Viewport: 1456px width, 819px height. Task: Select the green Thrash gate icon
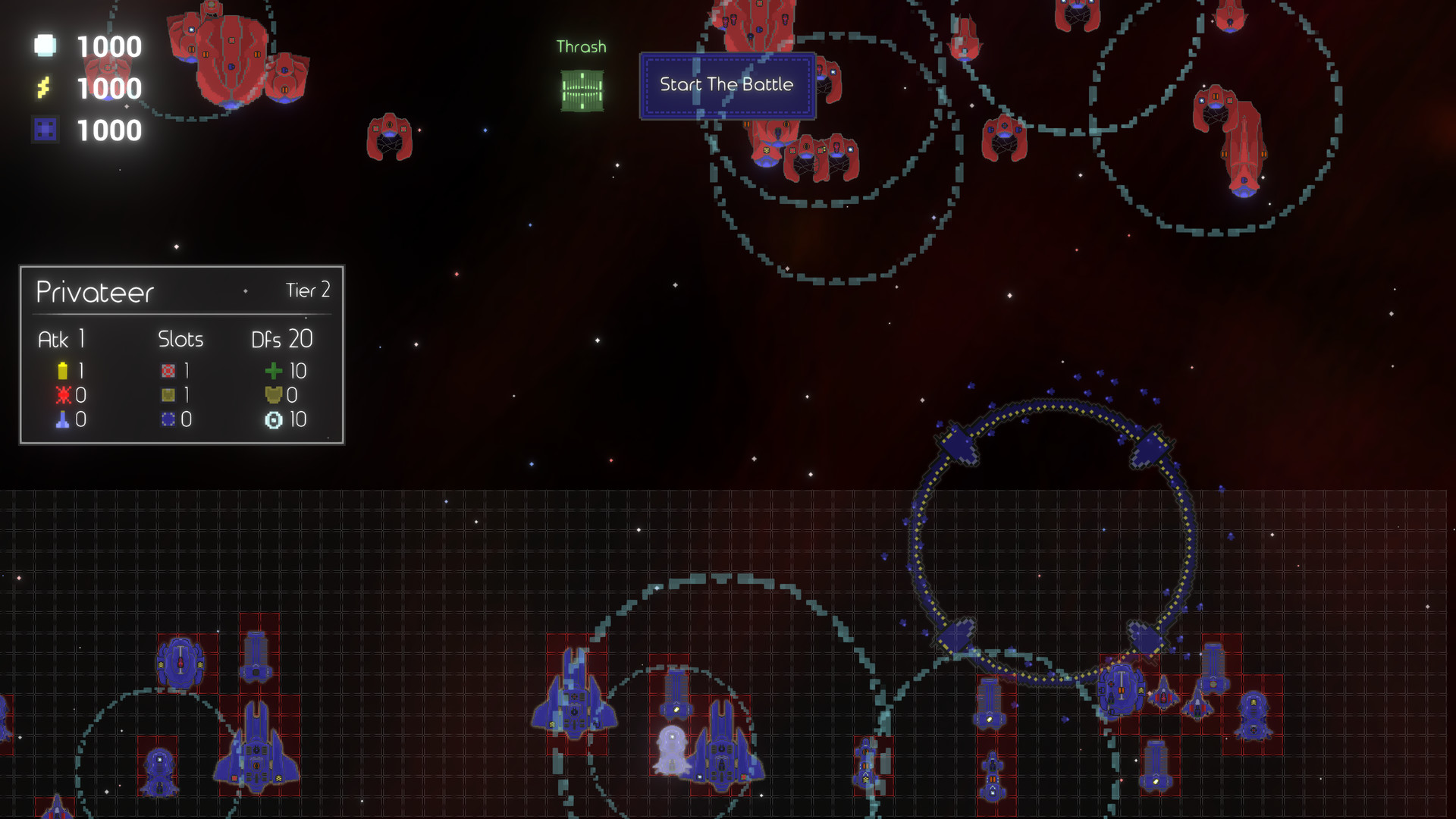(x=582, y=89)
